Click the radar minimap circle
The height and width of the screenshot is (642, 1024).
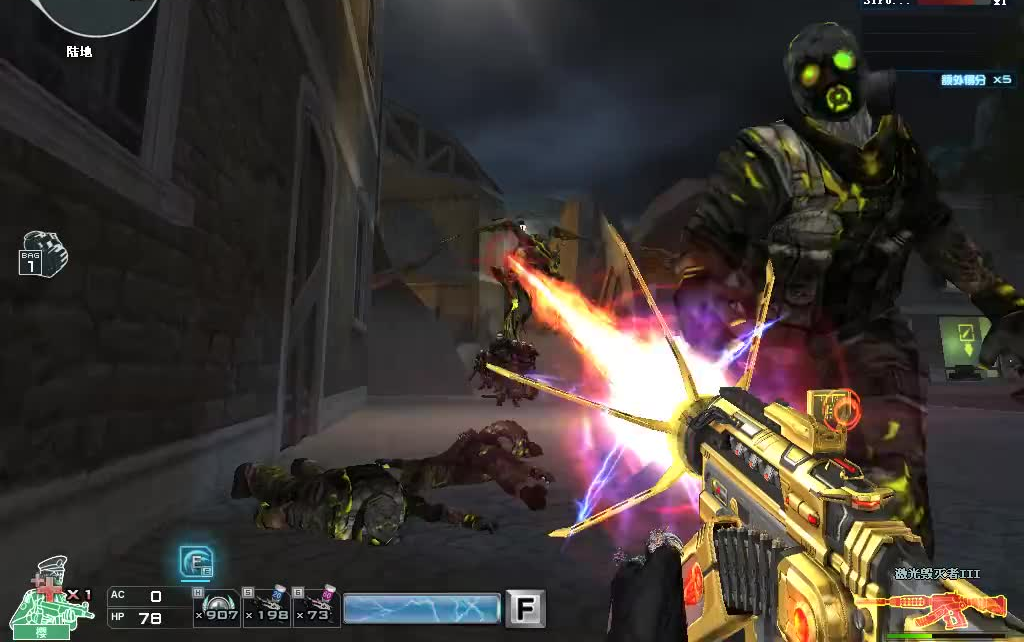point(95,12)
